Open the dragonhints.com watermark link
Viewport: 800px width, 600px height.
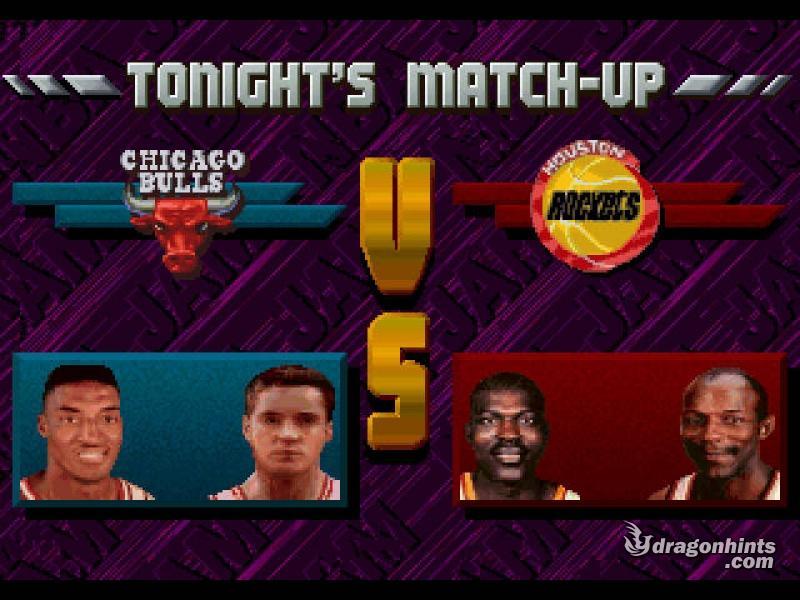[701, 546]
